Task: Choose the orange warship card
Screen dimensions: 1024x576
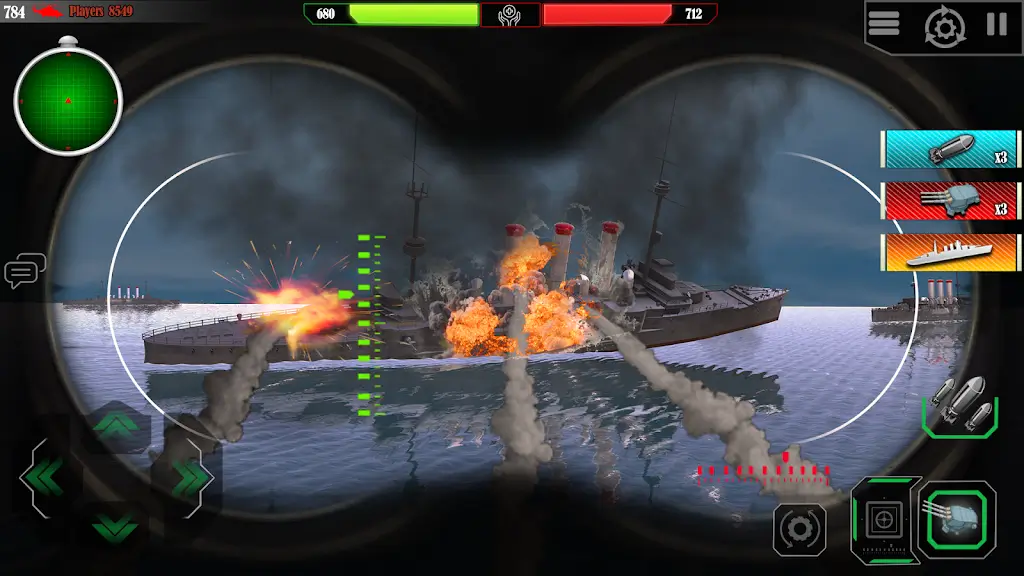Action: pyautogui.click(x=951, y=252)
